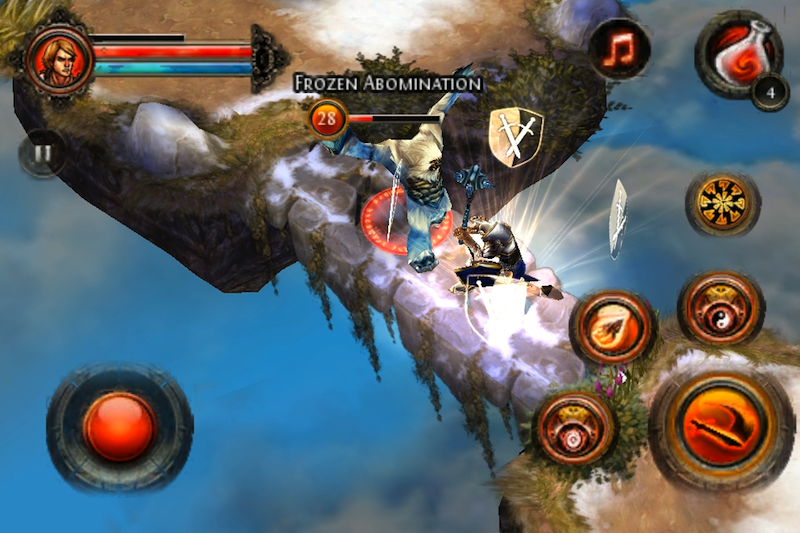This screenshot has height=533, width=800.
Task: Tap the red virtual joystick
Action: 119,425
